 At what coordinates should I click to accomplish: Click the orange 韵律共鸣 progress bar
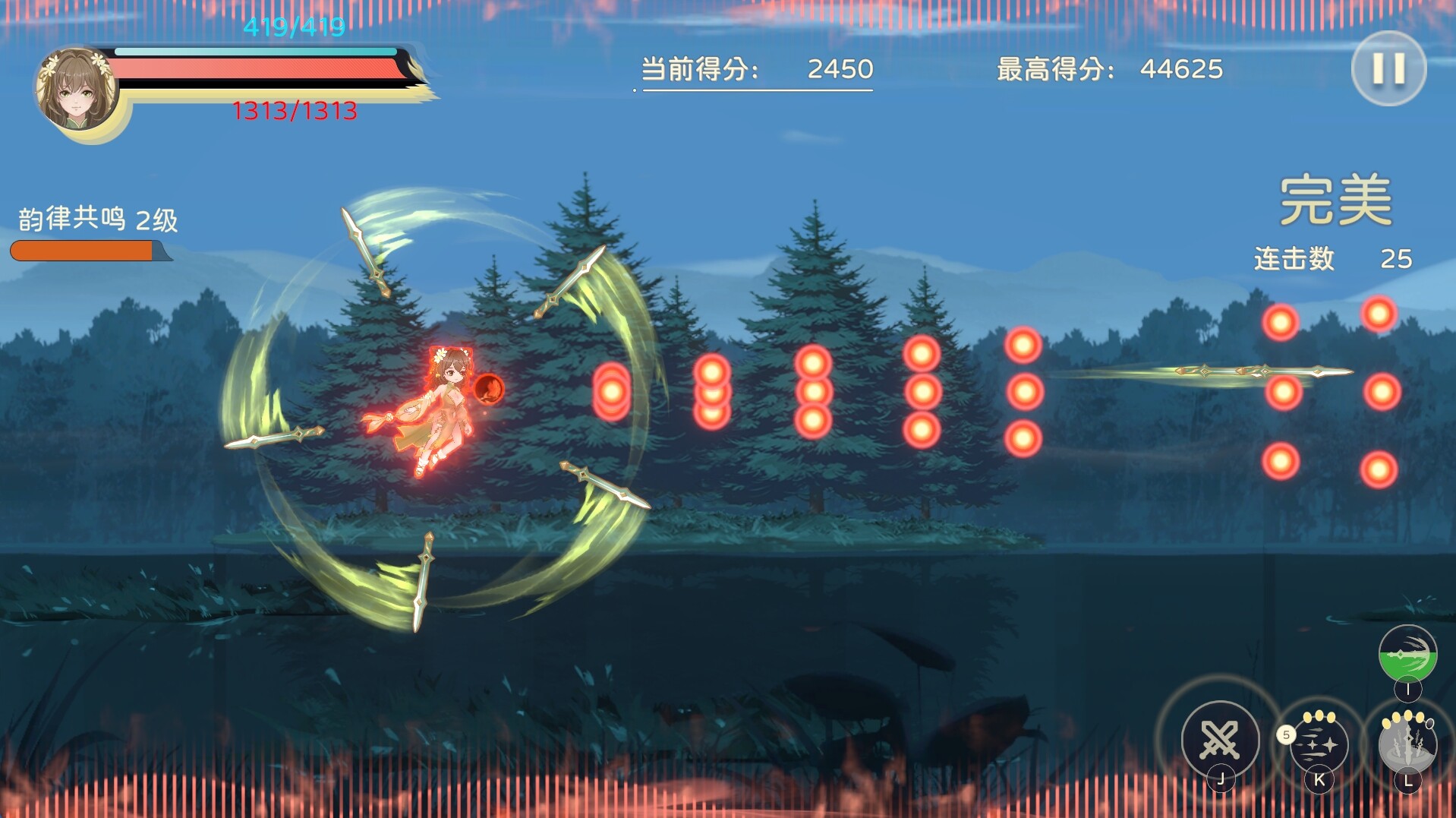(x=84, y=248)
